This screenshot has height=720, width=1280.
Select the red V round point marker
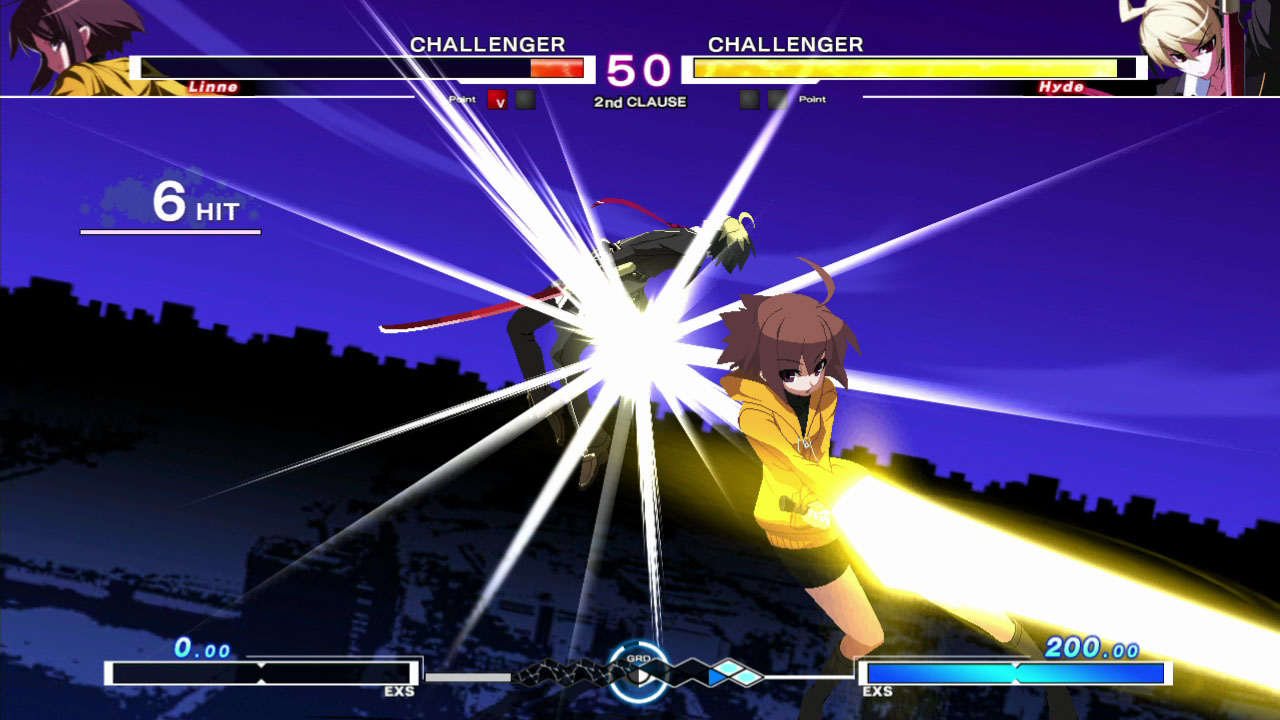click(x=497, y=100)
